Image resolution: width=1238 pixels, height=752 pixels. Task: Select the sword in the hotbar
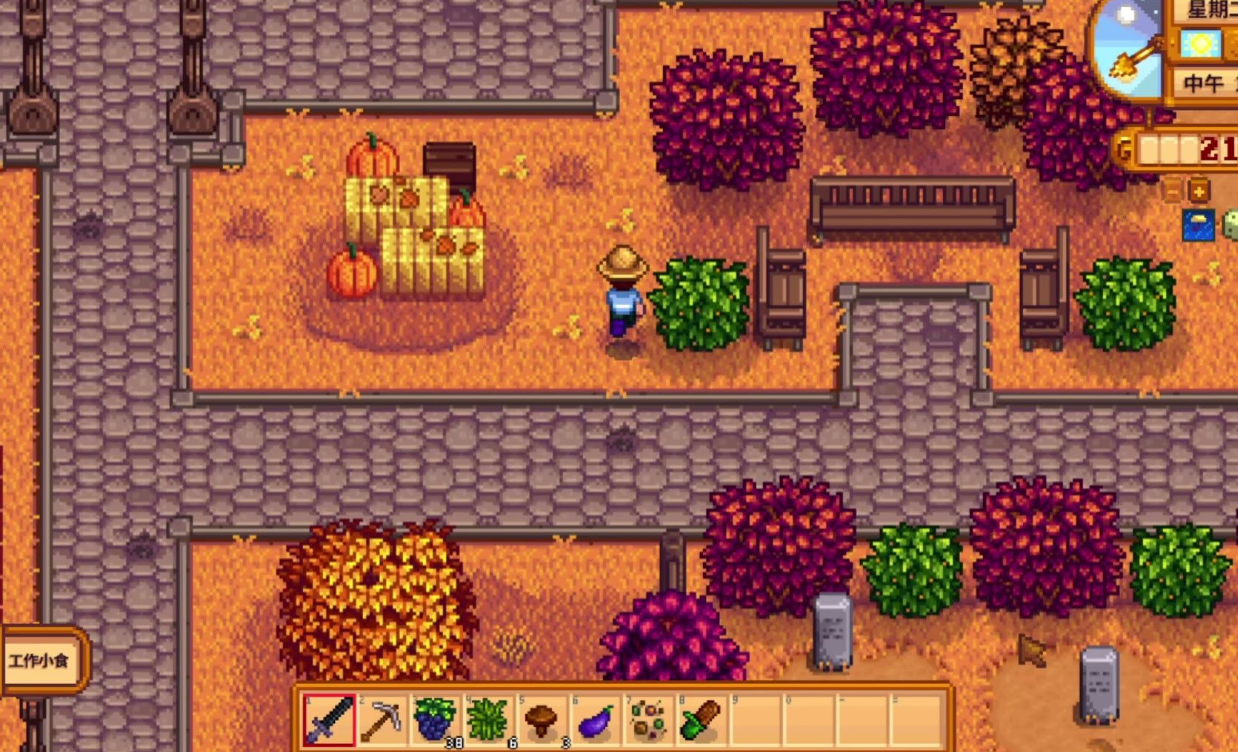[329, 719]
